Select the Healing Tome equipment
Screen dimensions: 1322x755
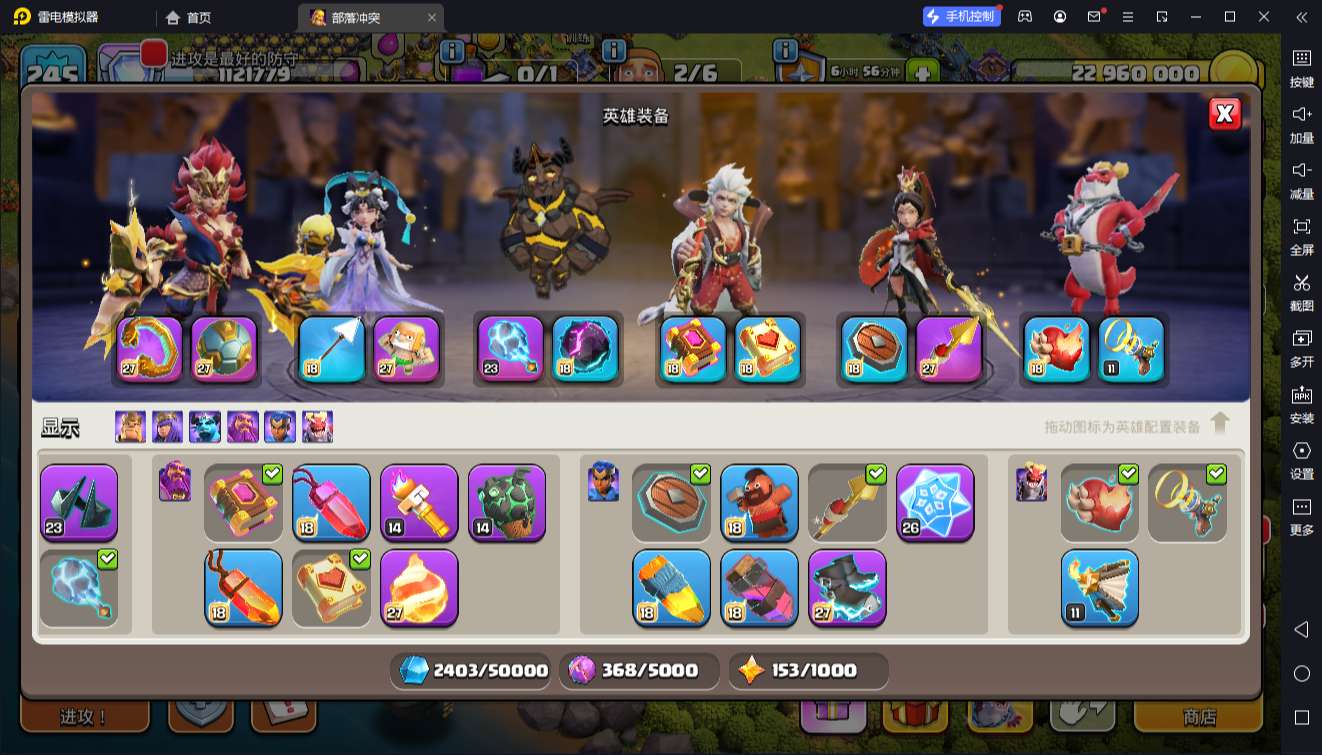pos(331,587)
